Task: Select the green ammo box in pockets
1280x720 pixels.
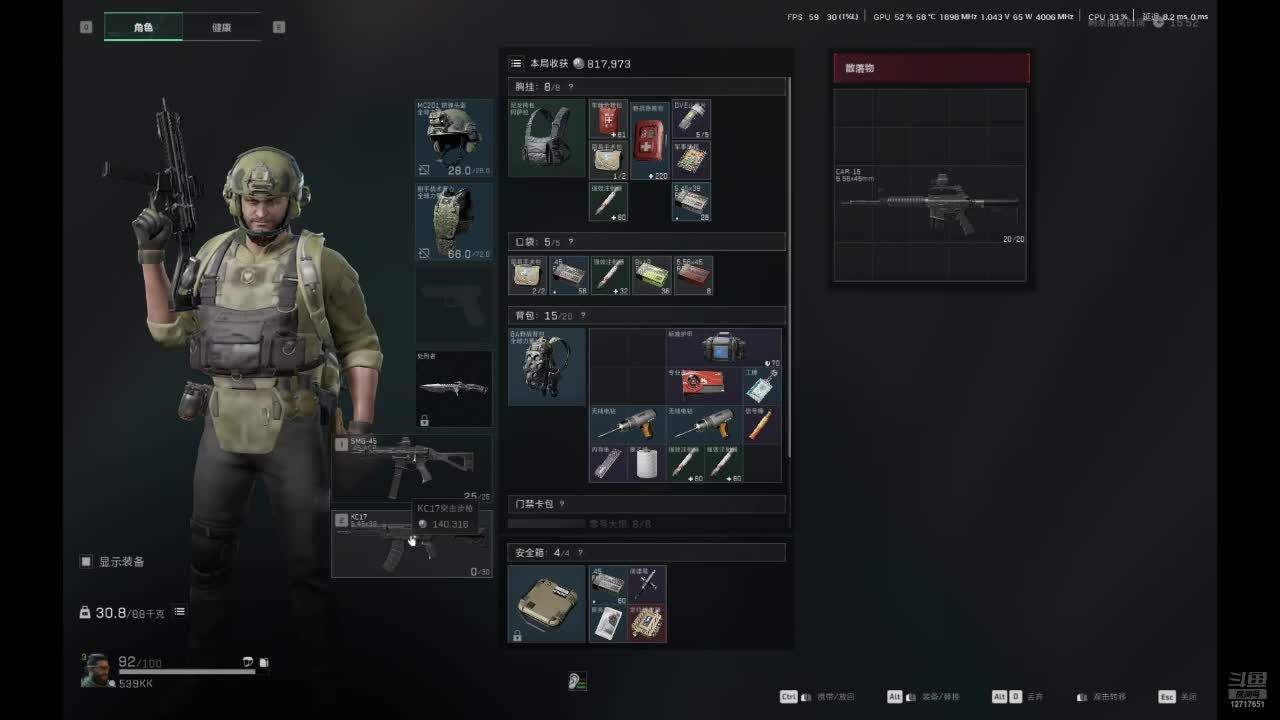Action: pos(652,276)
